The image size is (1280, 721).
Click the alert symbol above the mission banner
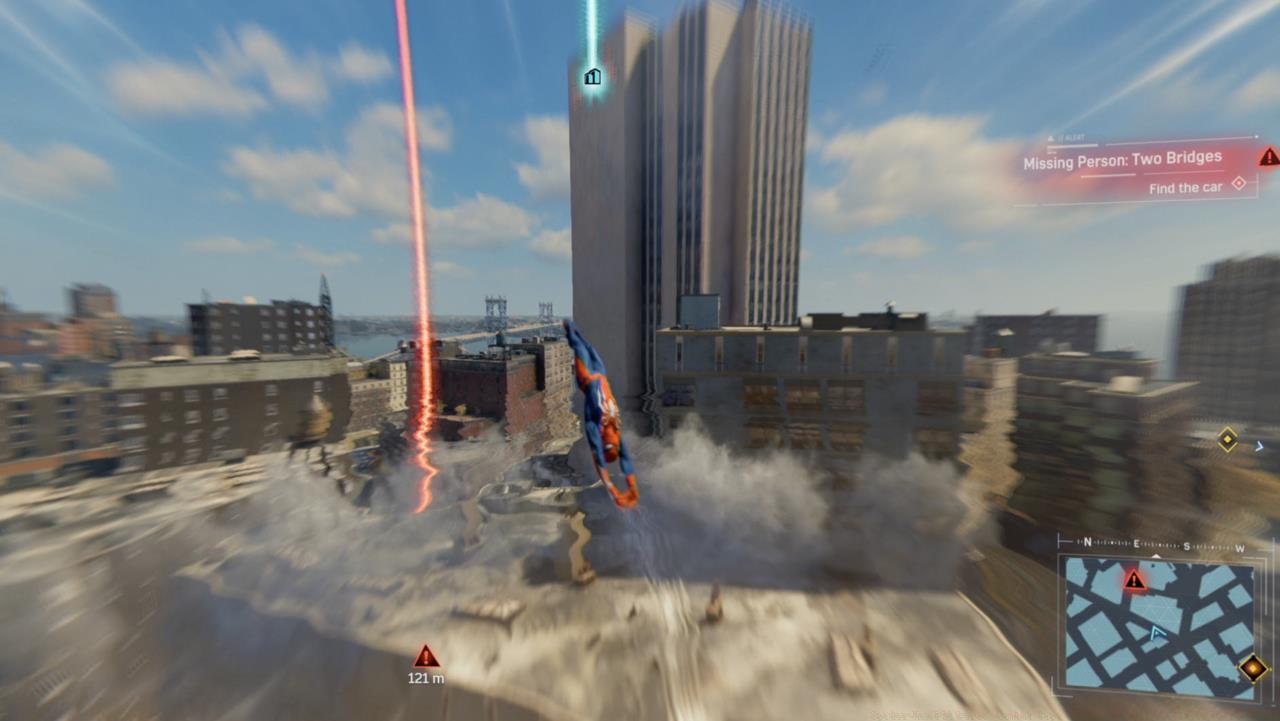coord(1051,137)
